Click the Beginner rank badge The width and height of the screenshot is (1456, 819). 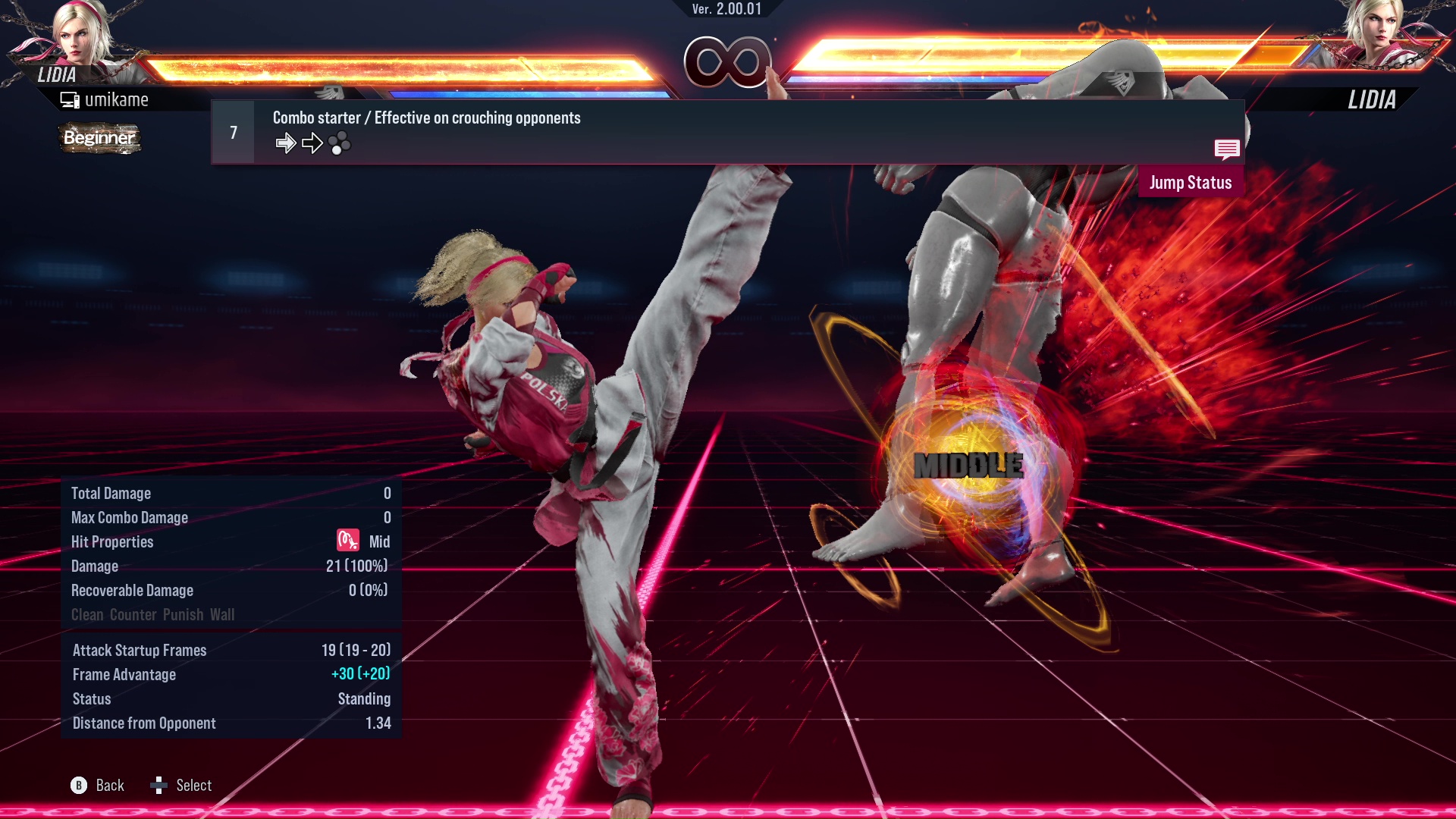click(99, 138)
